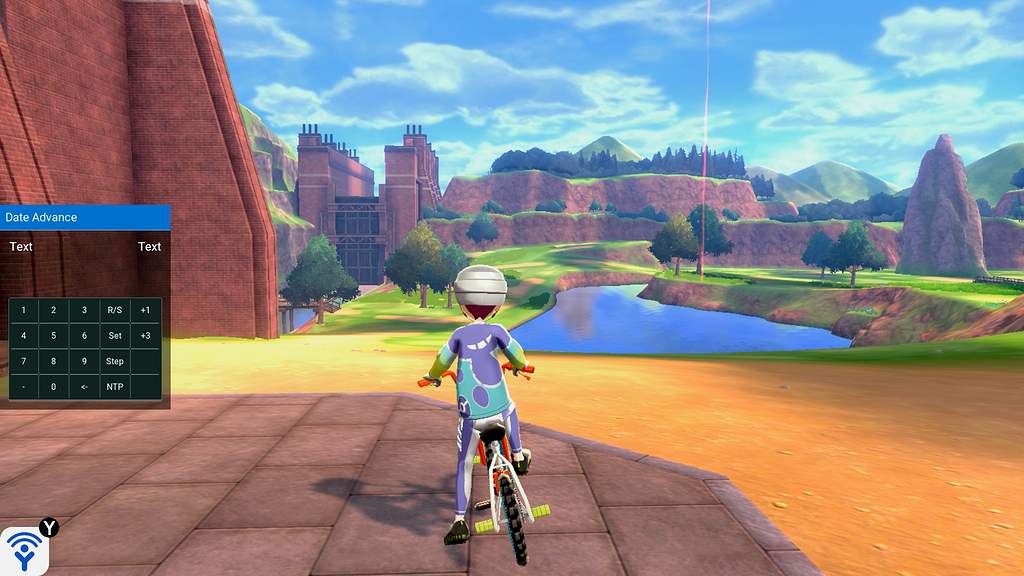Screen dimensions: 1024x576
Task: Toggle the R/S button
Action: tap(115, 310)
